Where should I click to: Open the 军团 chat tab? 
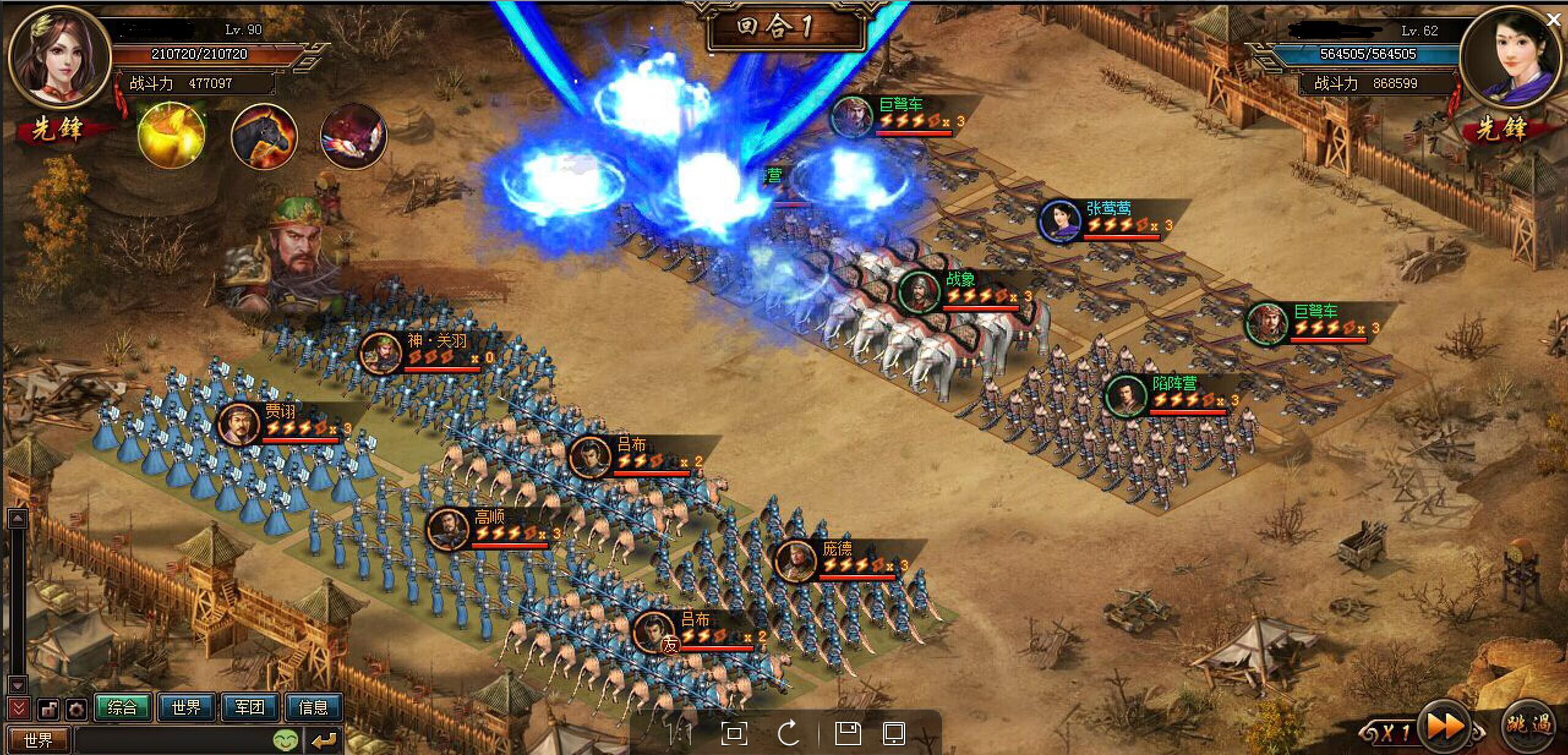pyautogui.click(x=250, y=707)
